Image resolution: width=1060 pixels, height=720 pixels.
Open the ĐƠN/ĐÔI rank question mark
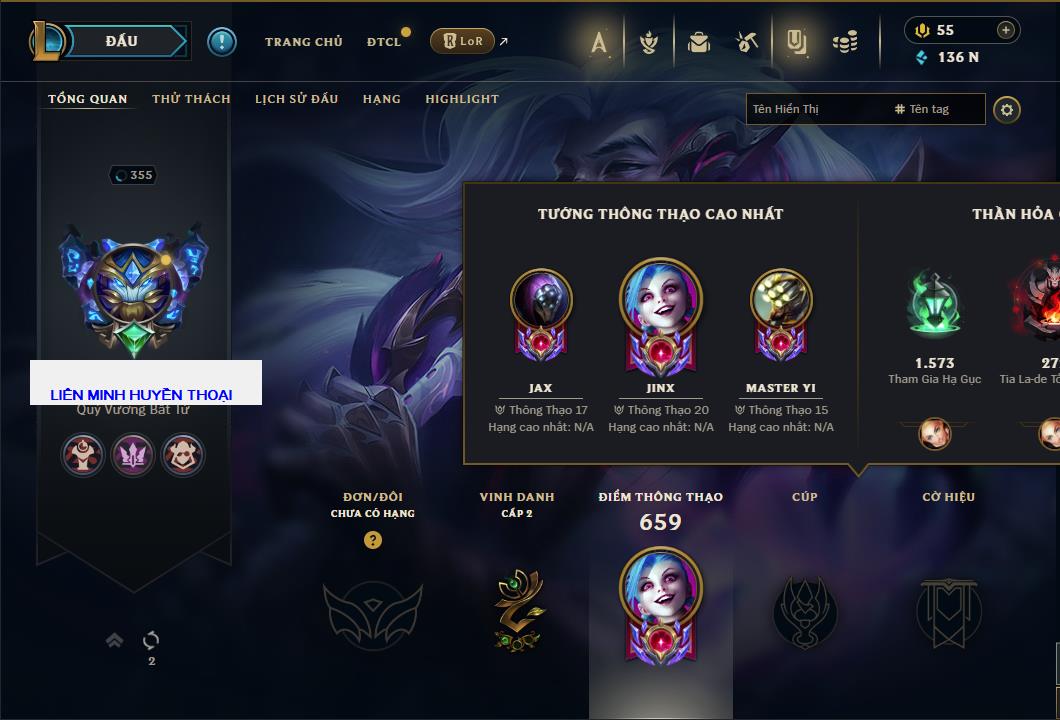tap(373, 540)
